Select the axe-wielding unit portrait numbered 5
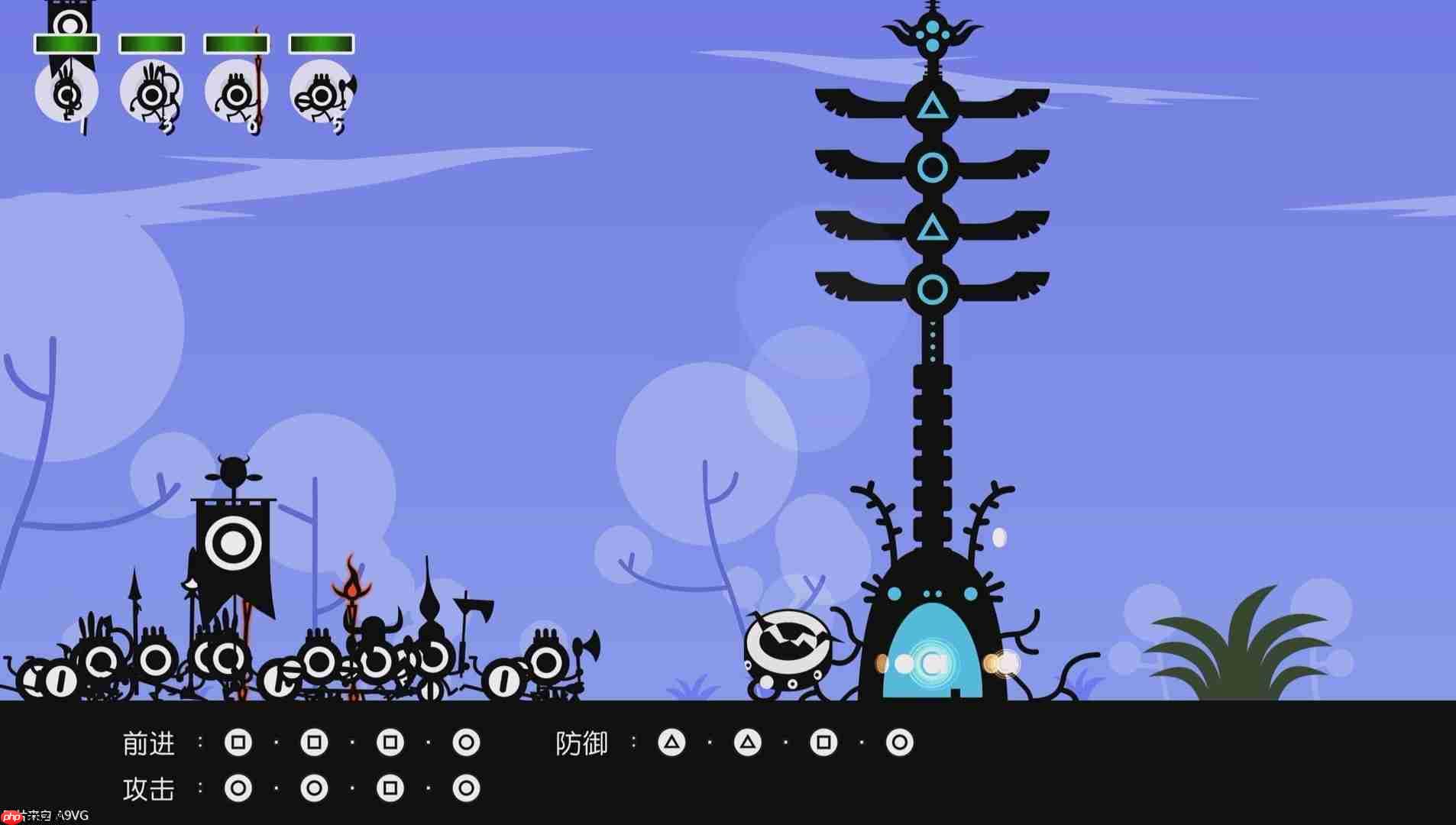 click(x=322, y=93)
